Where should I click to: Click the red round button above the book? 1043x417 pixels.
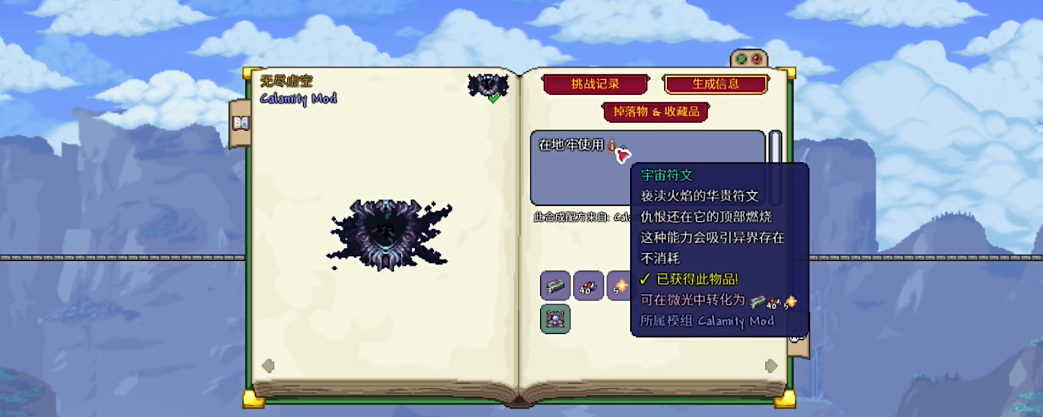(757, 59)
